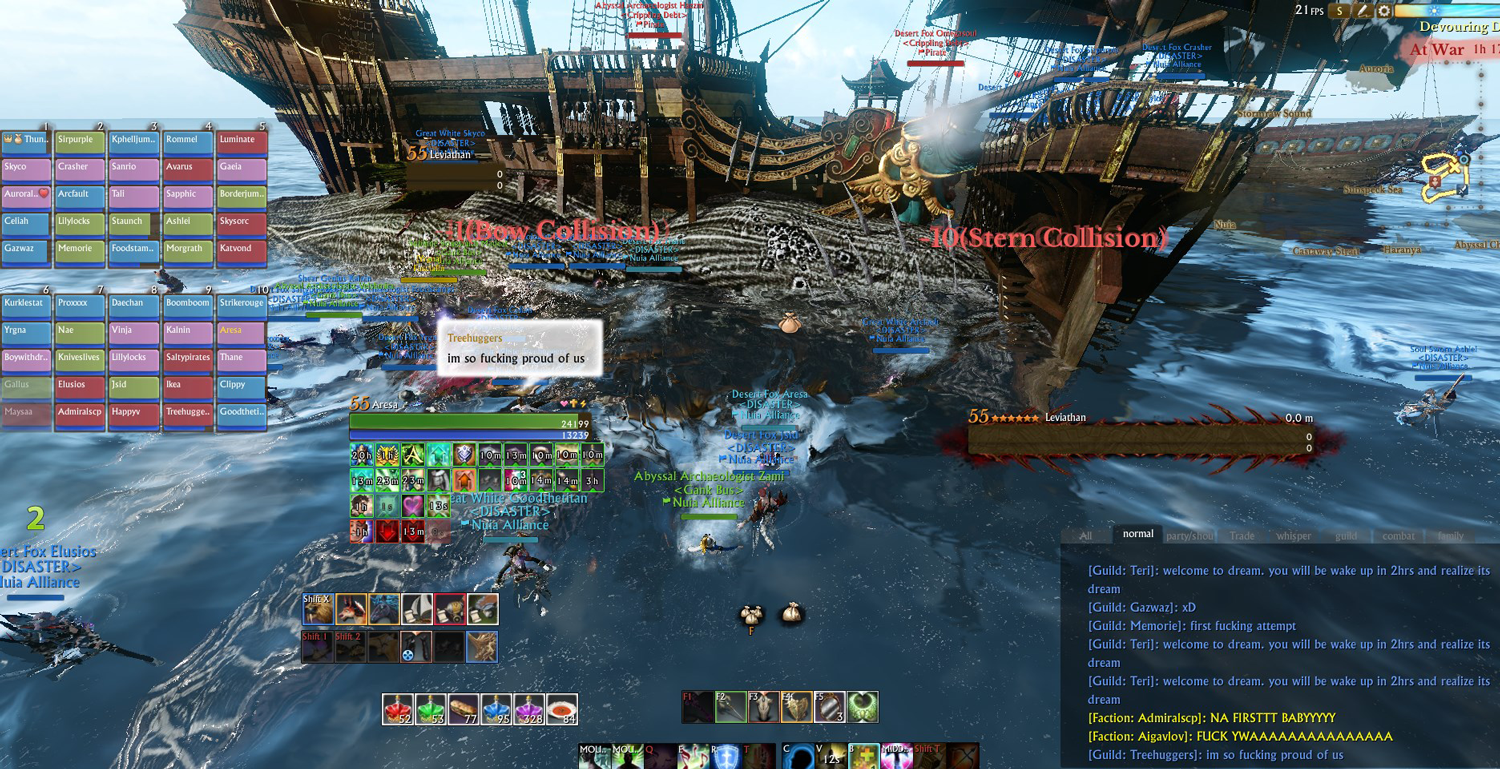This screenshot has height=769, width=1500.
Task: Click the S button near FPS counter
Action: tap(1338, 11)
